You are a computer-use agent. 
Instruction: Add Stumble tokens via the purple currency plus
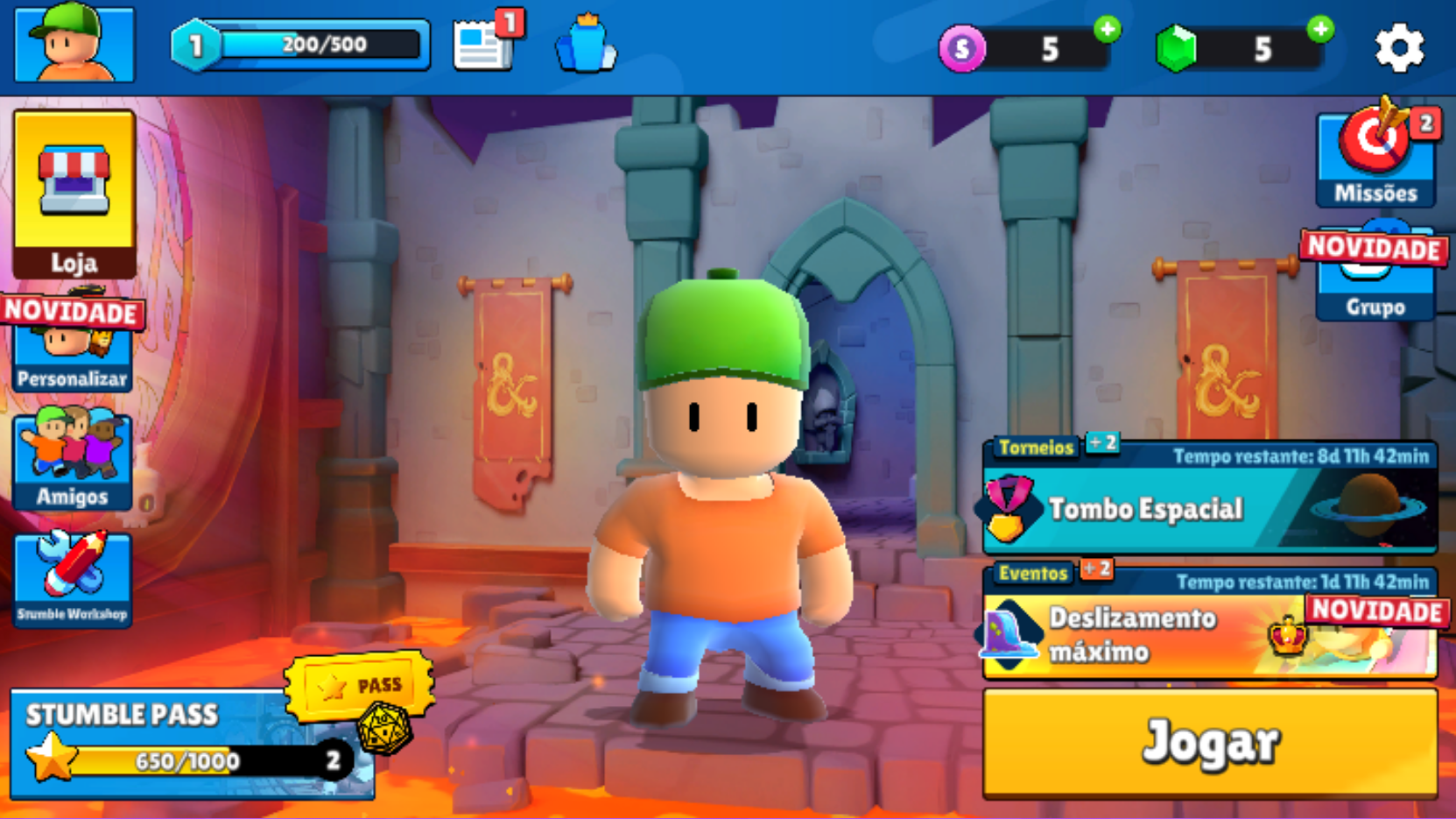pos(1103,31)
